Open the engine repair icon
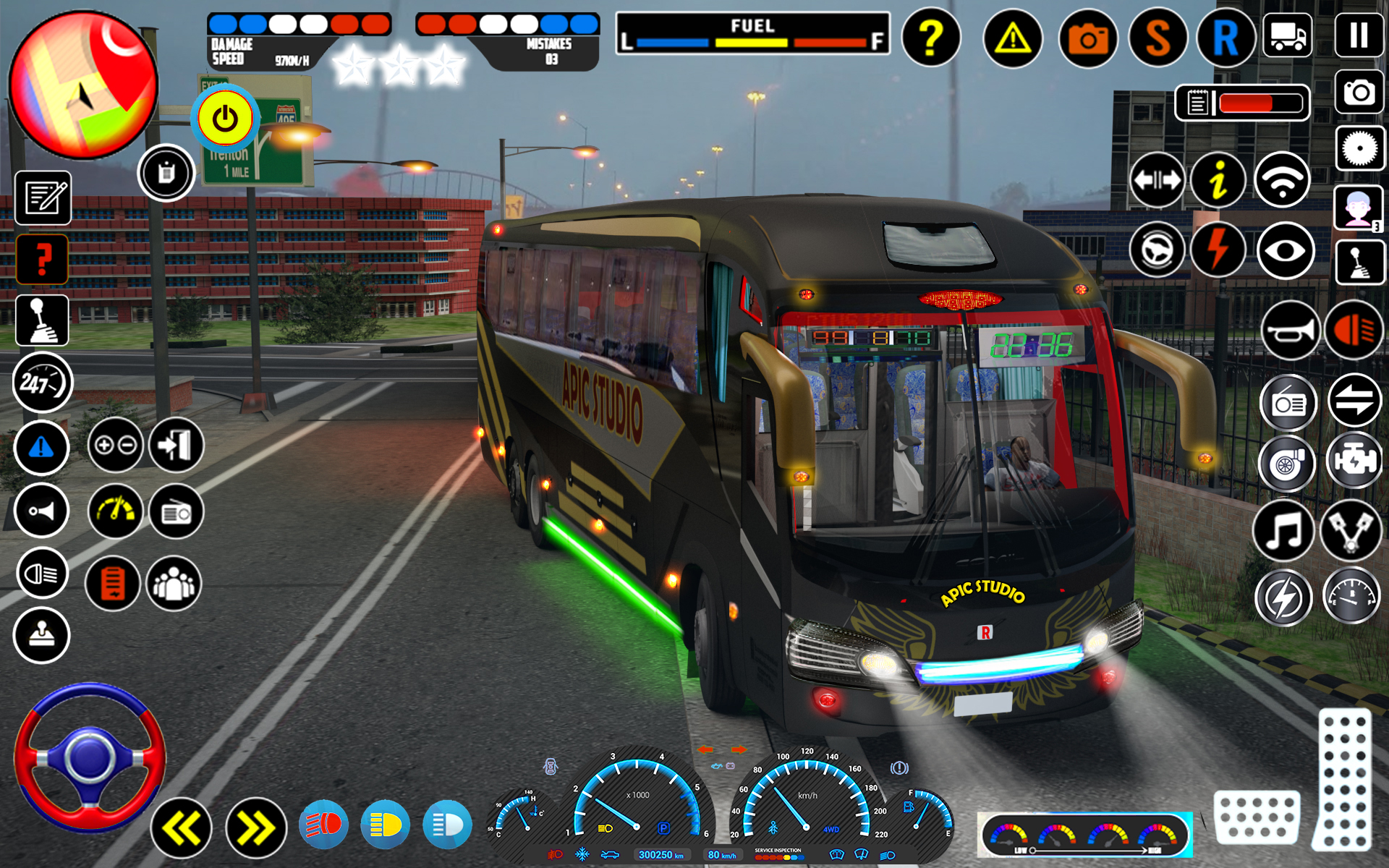Viewport: 1389px width, 868px height. [x=1355, y=463]
